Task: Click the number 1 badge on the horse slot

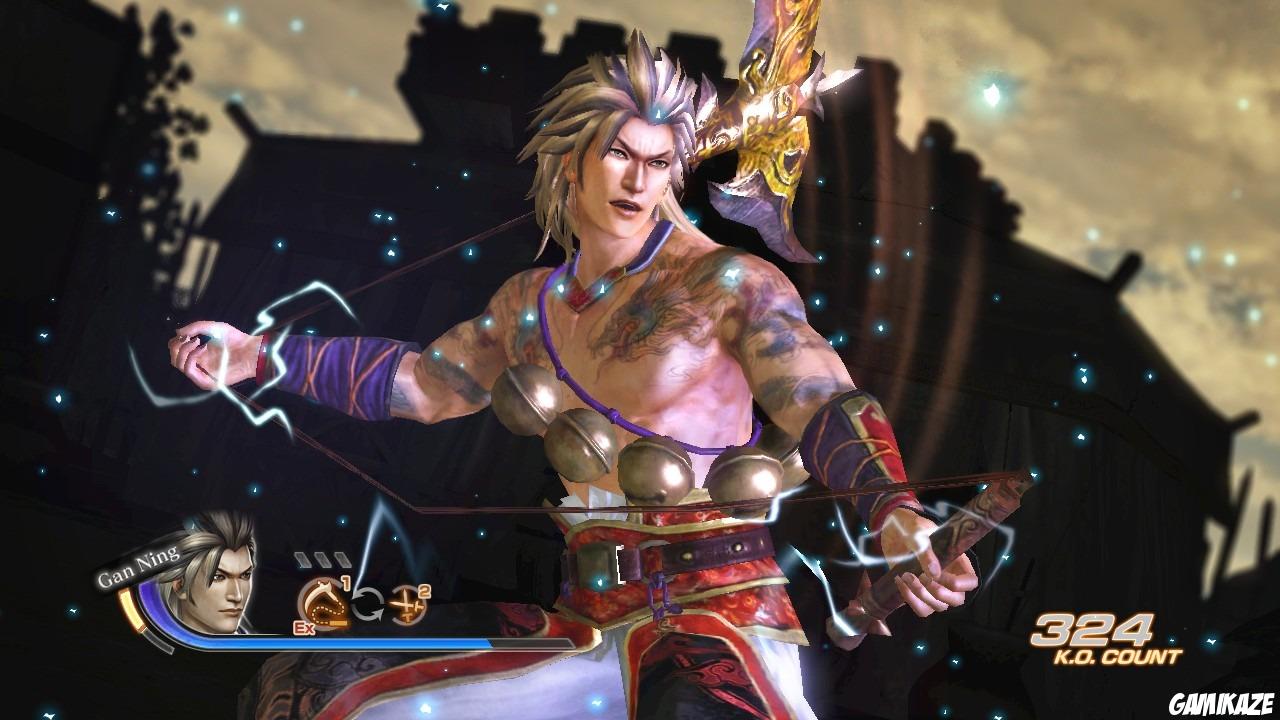Action: point(345,584)
